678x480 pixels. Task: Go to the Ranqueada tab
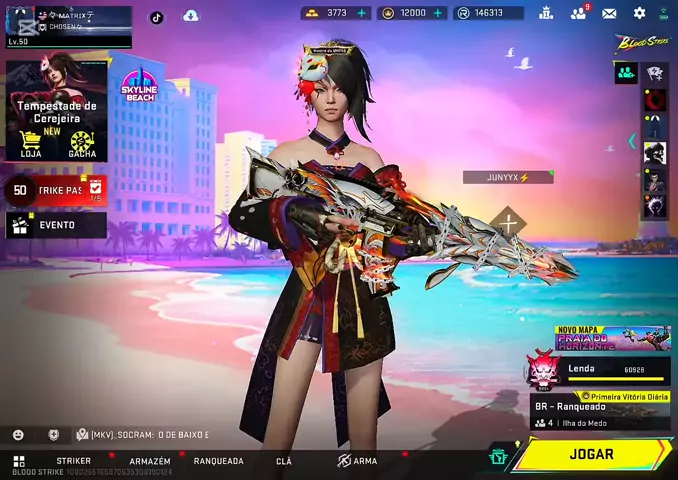(218, 461)
